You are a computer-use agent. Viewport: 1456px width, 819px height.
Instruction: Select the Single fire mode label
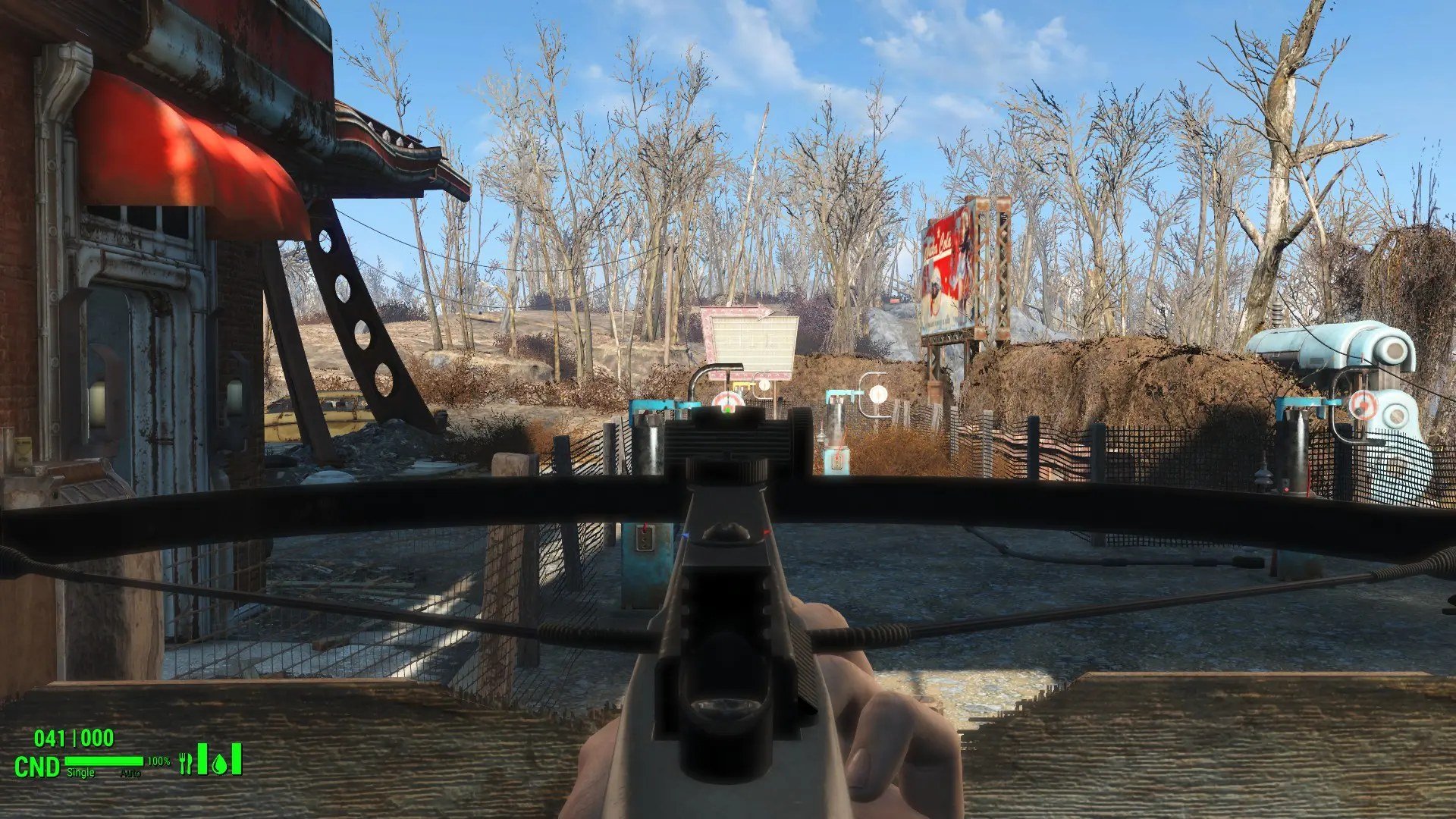81,773
